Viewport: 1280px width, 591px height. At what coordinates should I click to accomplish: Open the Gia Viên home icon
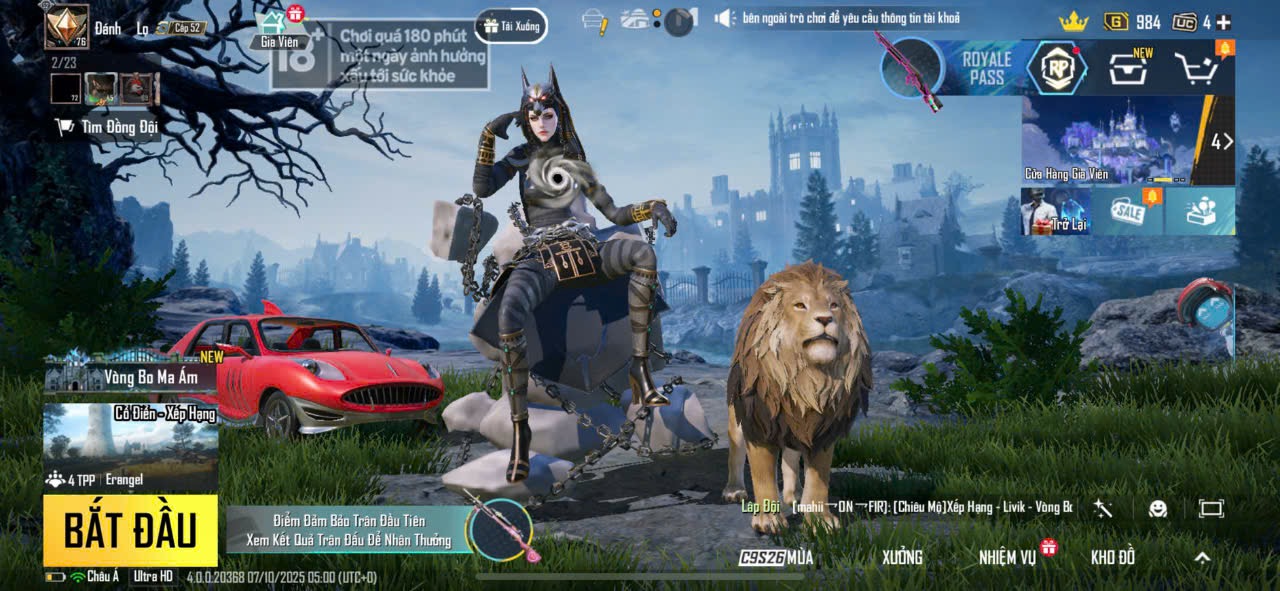tap(278, 28)
